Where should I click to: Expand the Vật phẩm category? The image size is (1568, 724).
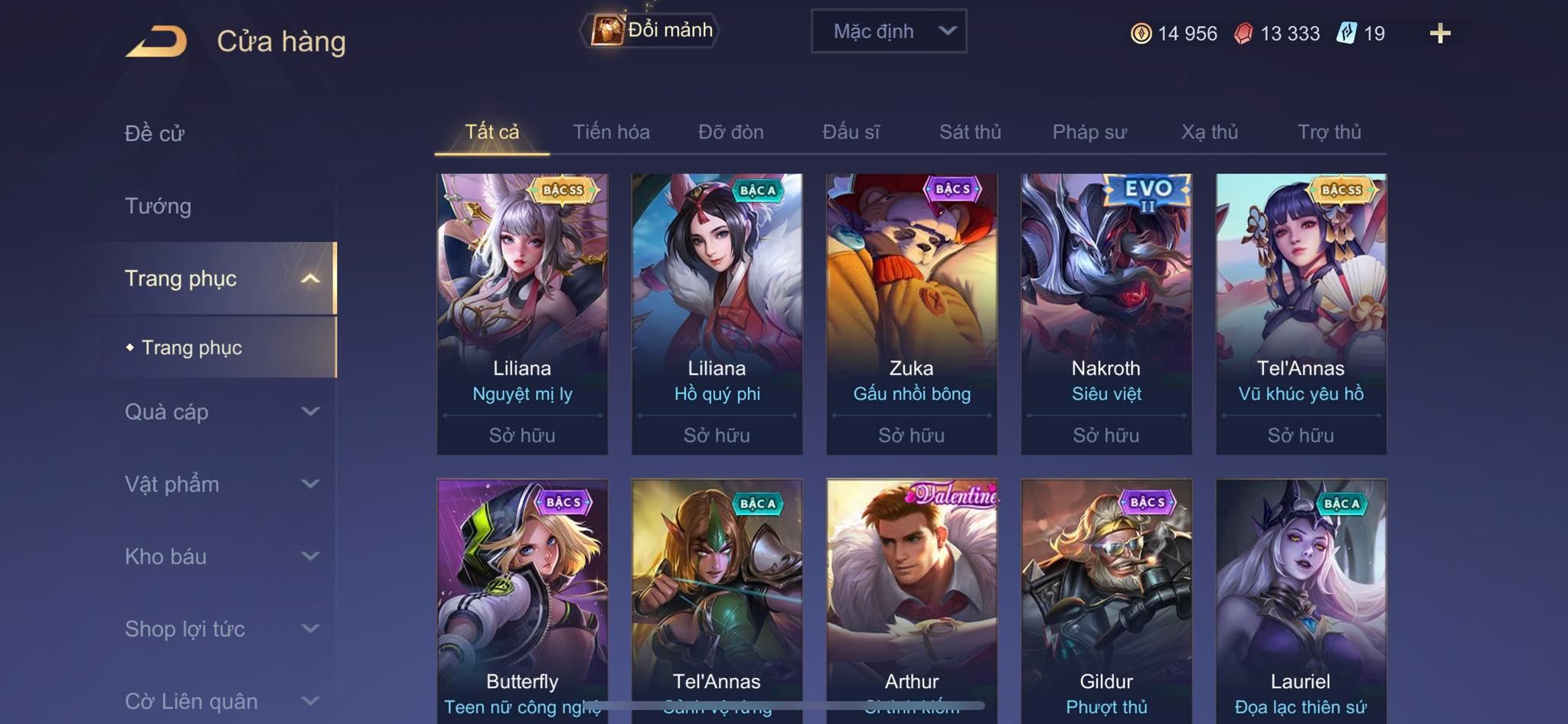[220, 484]
